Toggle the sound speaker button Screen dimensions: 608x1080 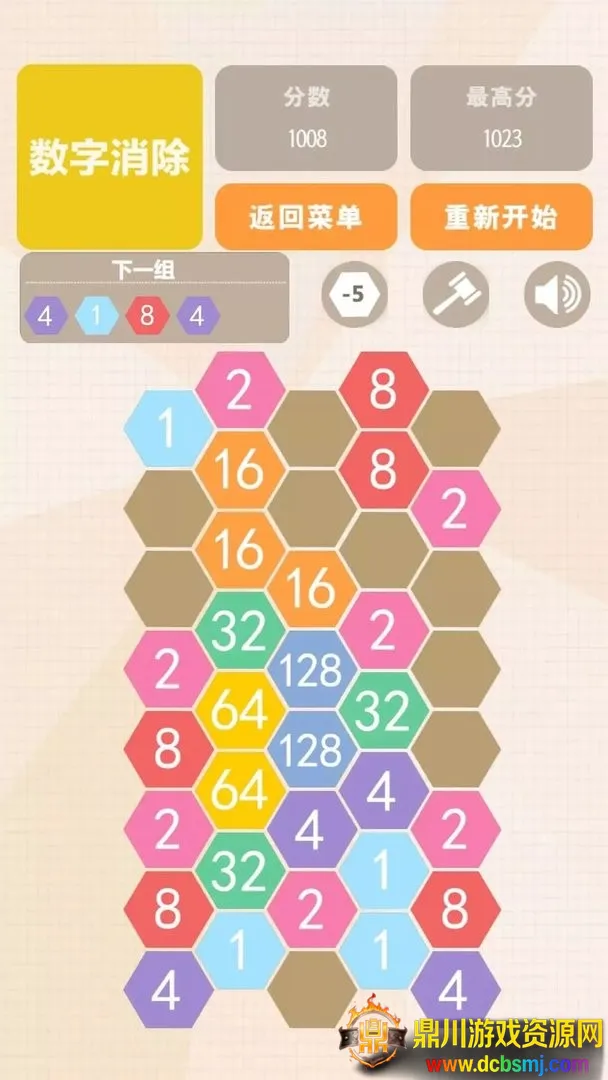coord(556,295)
